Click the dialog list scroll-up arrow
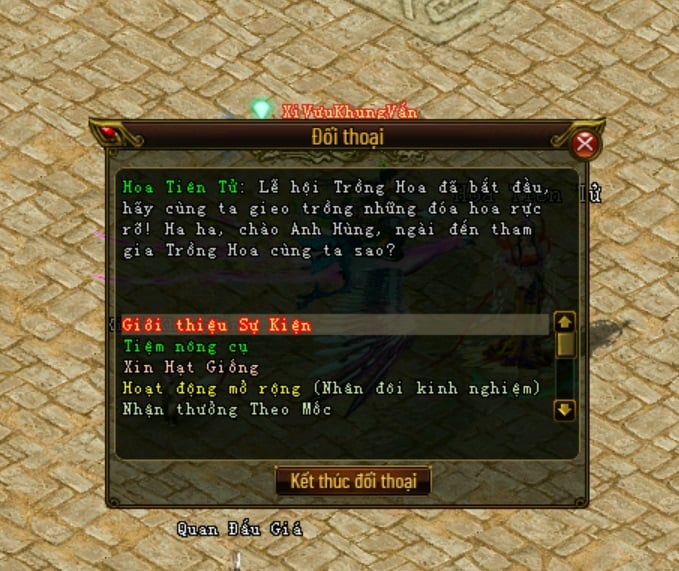Screen dimensions: 679x571 tap(565, 323)
